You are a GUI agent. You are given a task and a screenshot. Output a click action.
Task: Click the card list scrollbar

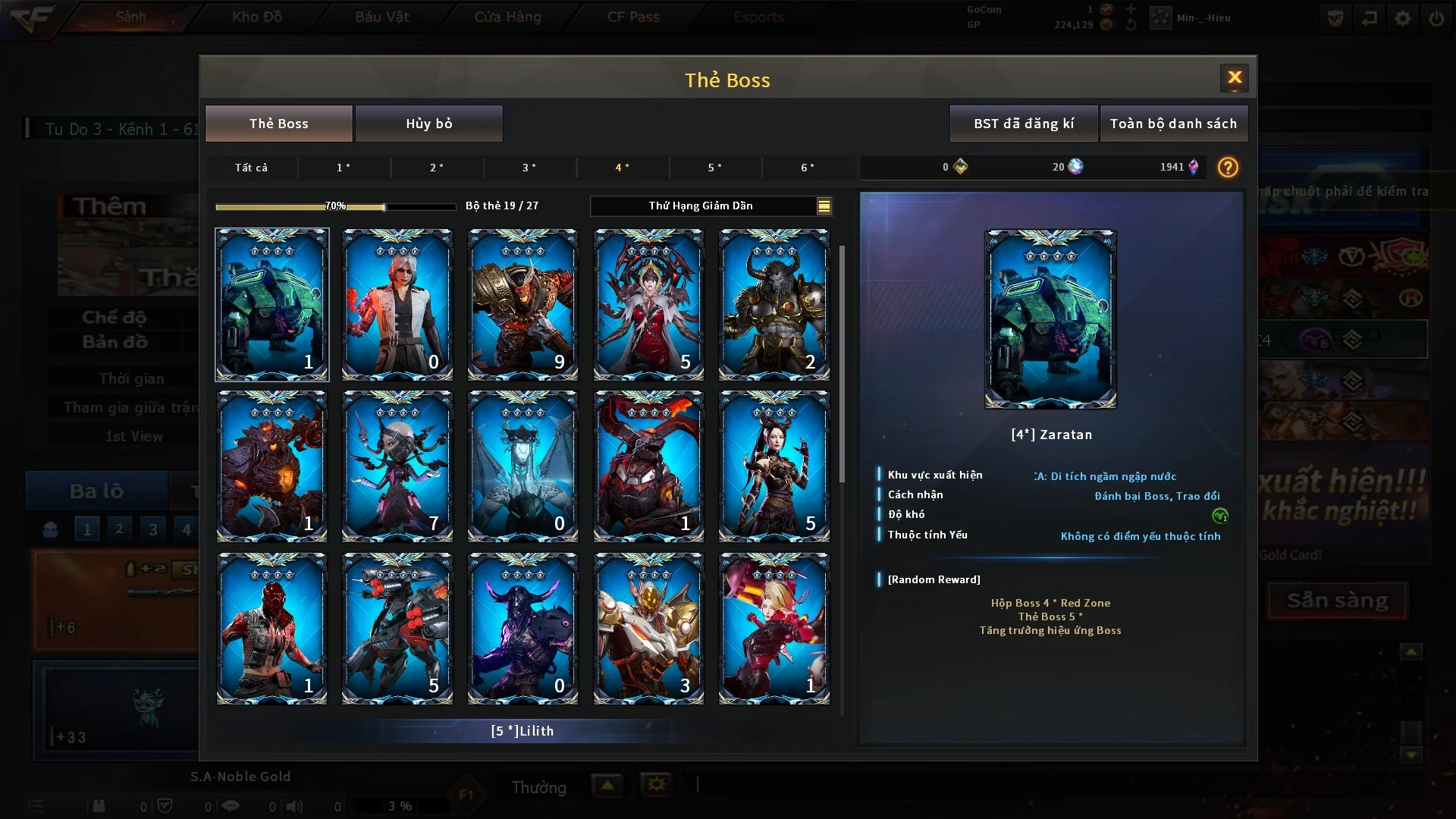point(842,364)
